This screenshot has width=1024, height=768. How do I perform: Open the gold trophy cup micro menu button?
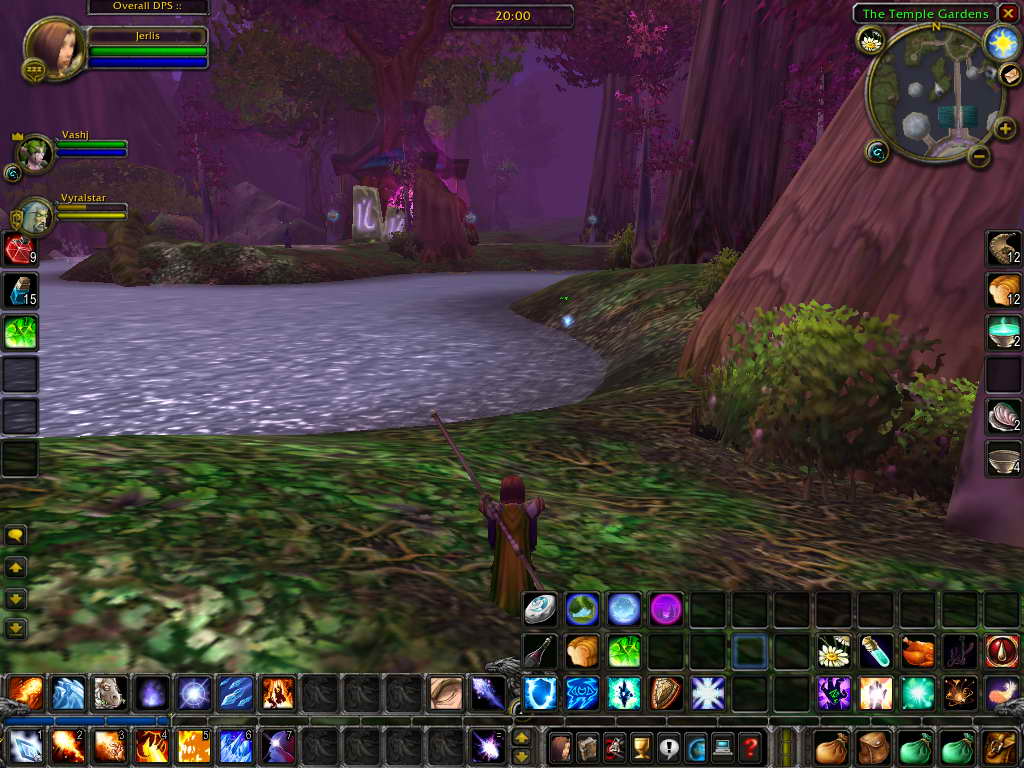pyautogui.click(x=641, y=747)
